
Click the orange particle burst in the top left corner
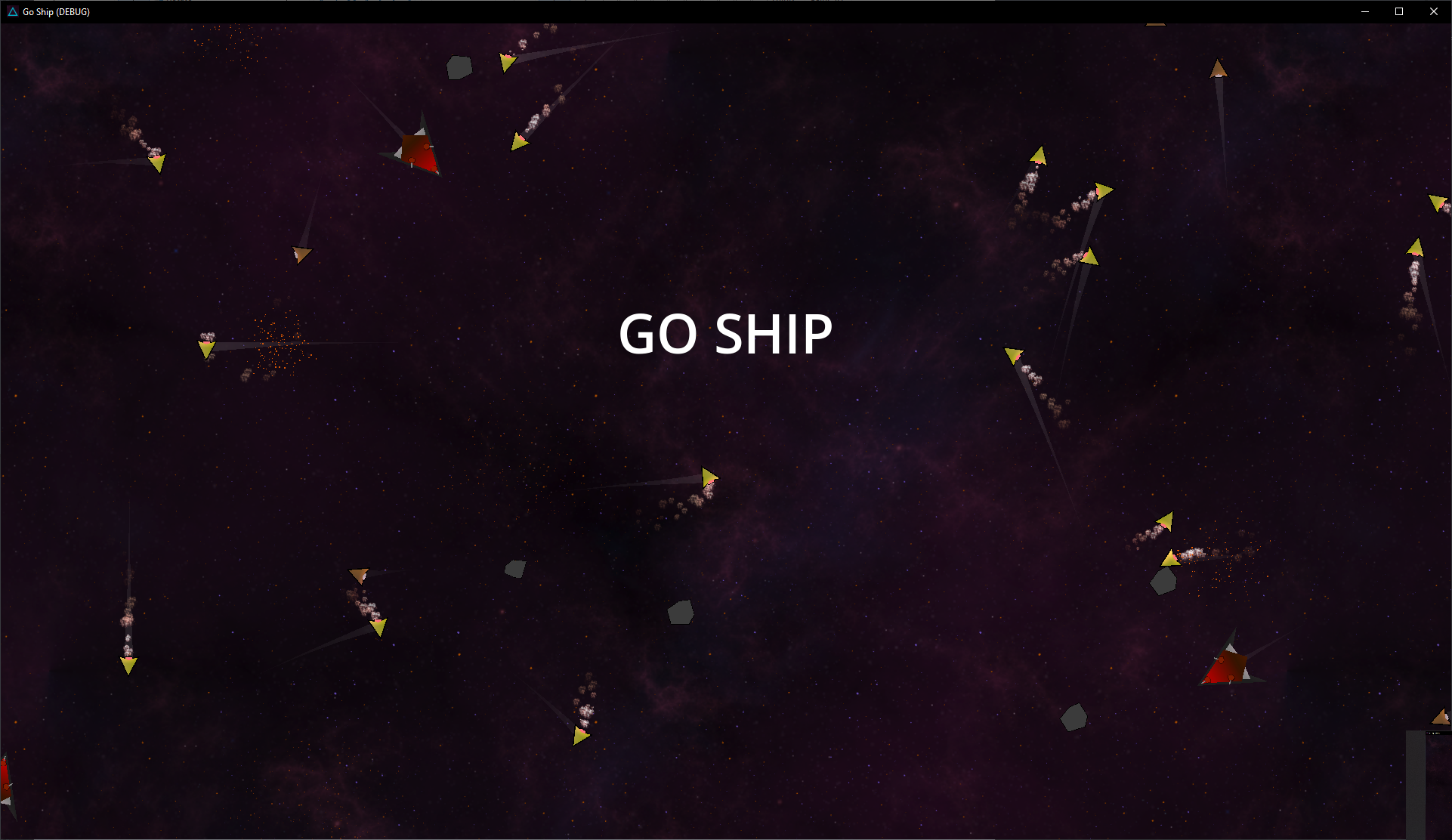click(x=235, y=42)
